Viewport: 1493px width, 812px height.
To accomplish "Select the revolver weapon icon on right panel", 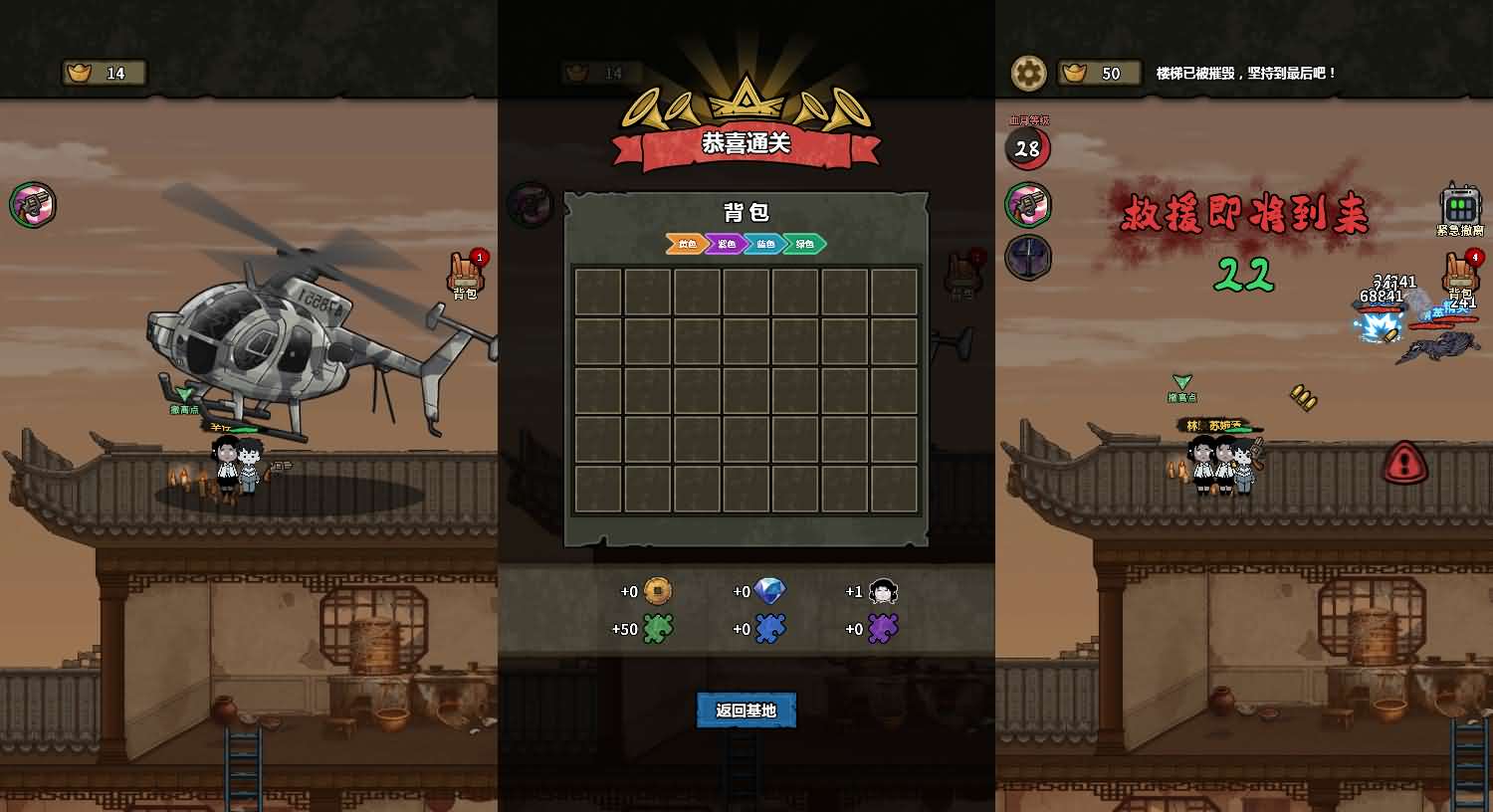I will point(1028,204).
